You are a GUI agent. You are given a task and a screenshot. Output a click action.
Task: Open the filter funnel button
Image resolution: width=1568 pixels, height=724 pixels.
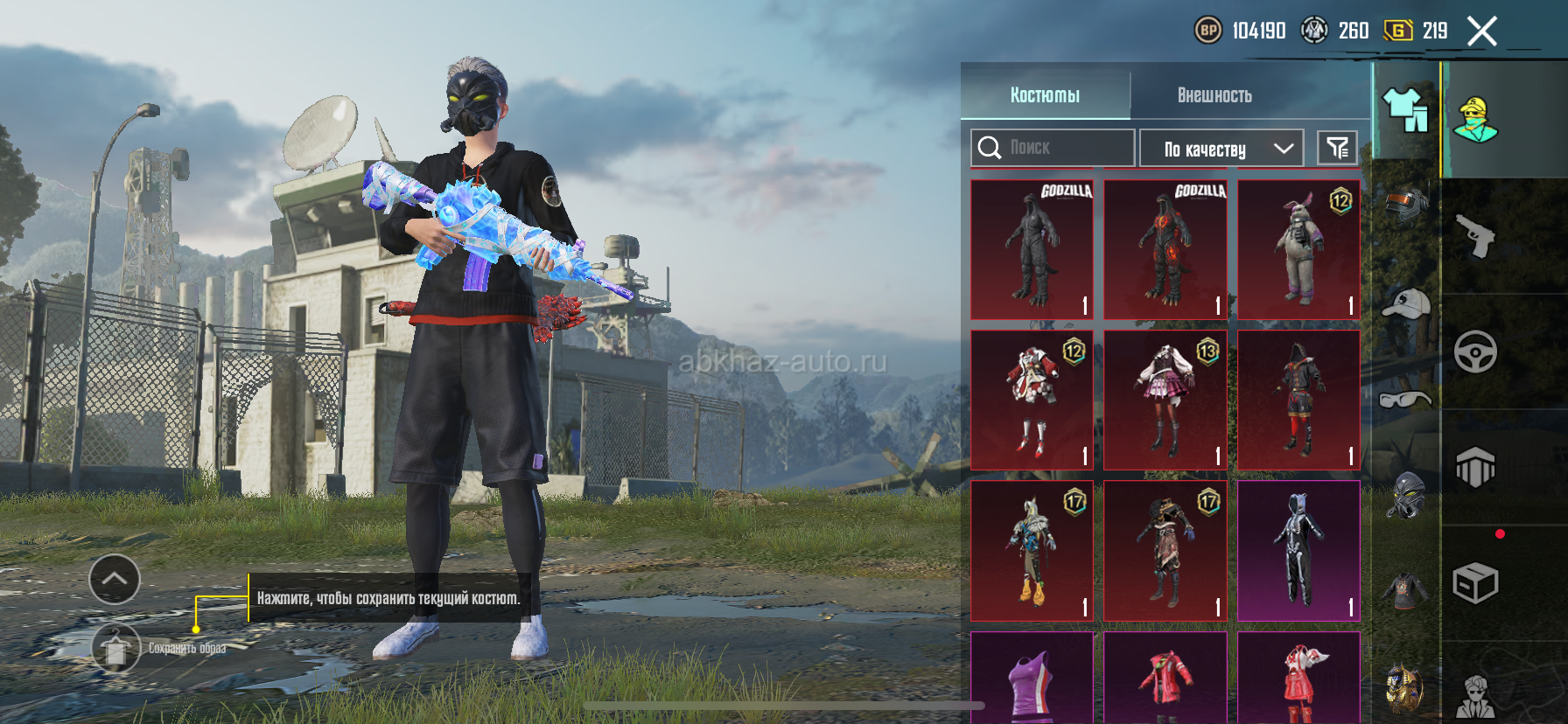tap(1337, 149)
